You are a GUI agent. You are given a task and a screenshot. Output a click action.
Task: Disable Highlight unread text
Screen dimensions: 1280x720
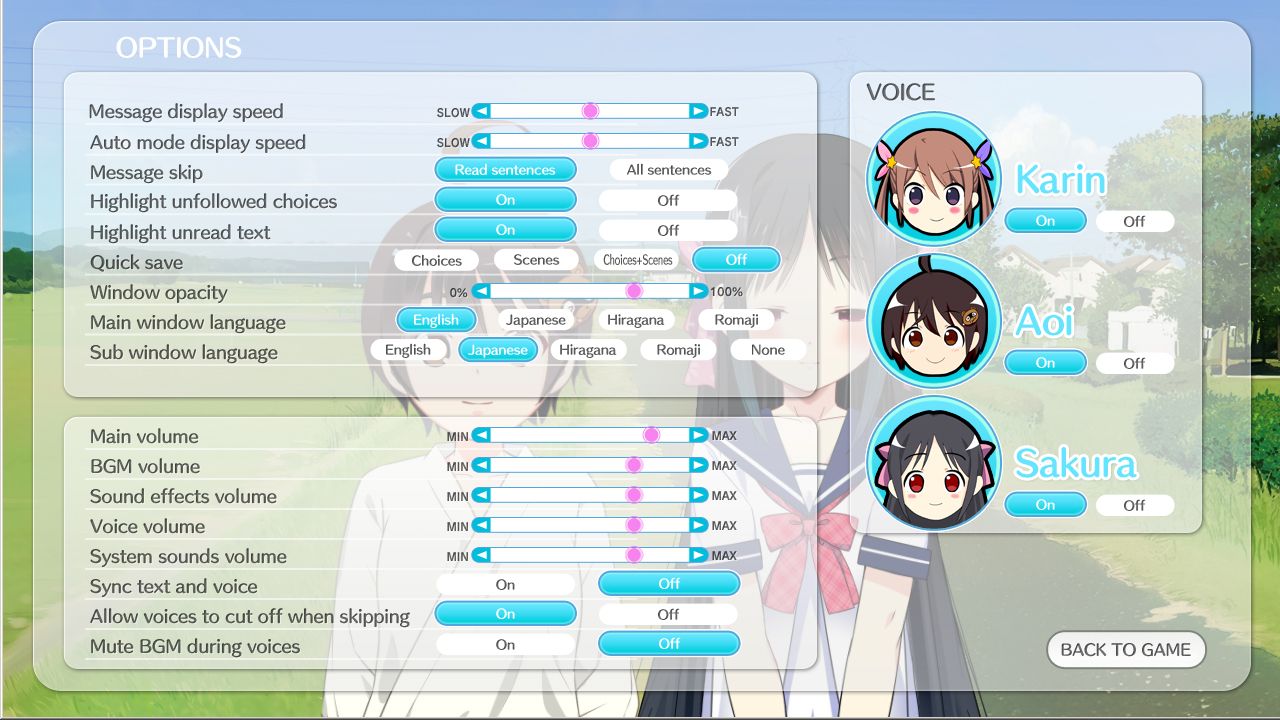click(667, 229)
